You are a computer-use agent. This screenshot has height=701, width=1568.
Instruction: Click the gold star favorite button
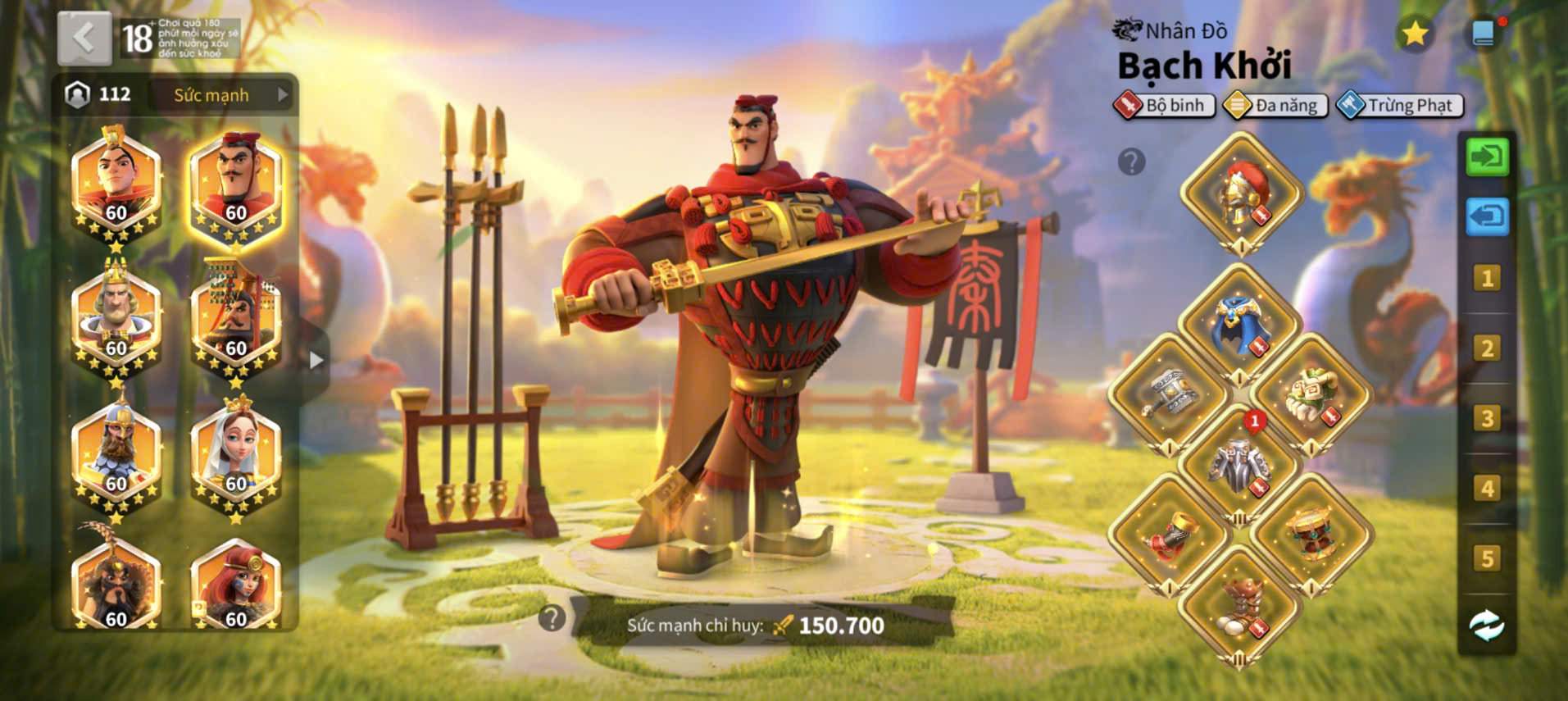click(x=1415, y=34)
